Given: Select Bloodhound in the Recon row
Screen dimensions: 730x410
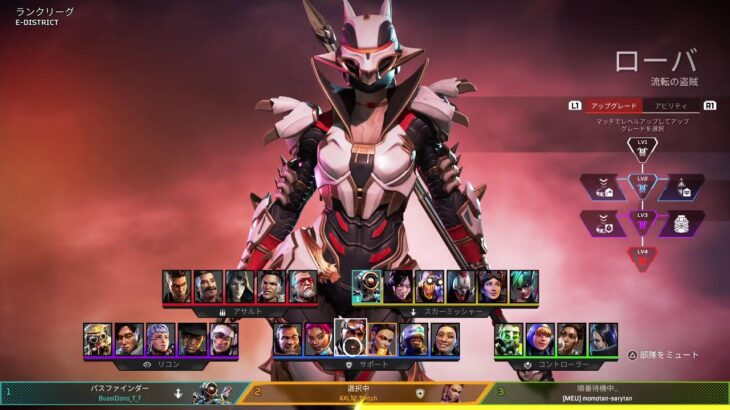Looking at the screenshot, I should pos(97,339).
